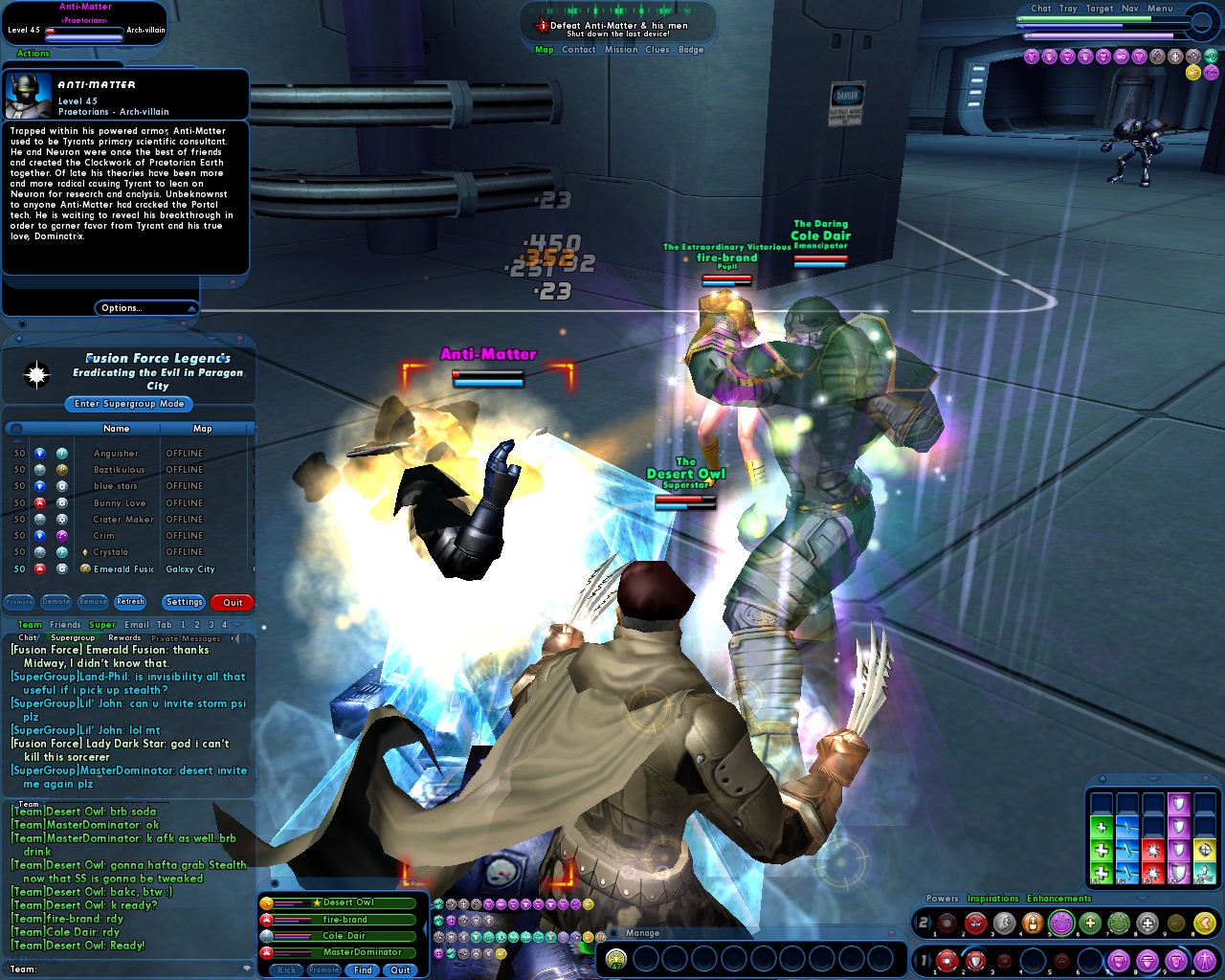The height and width of the screenshot is (980, 1225).
Task: Switch to the Rewards chat tab
Action: tap(124, 637)
